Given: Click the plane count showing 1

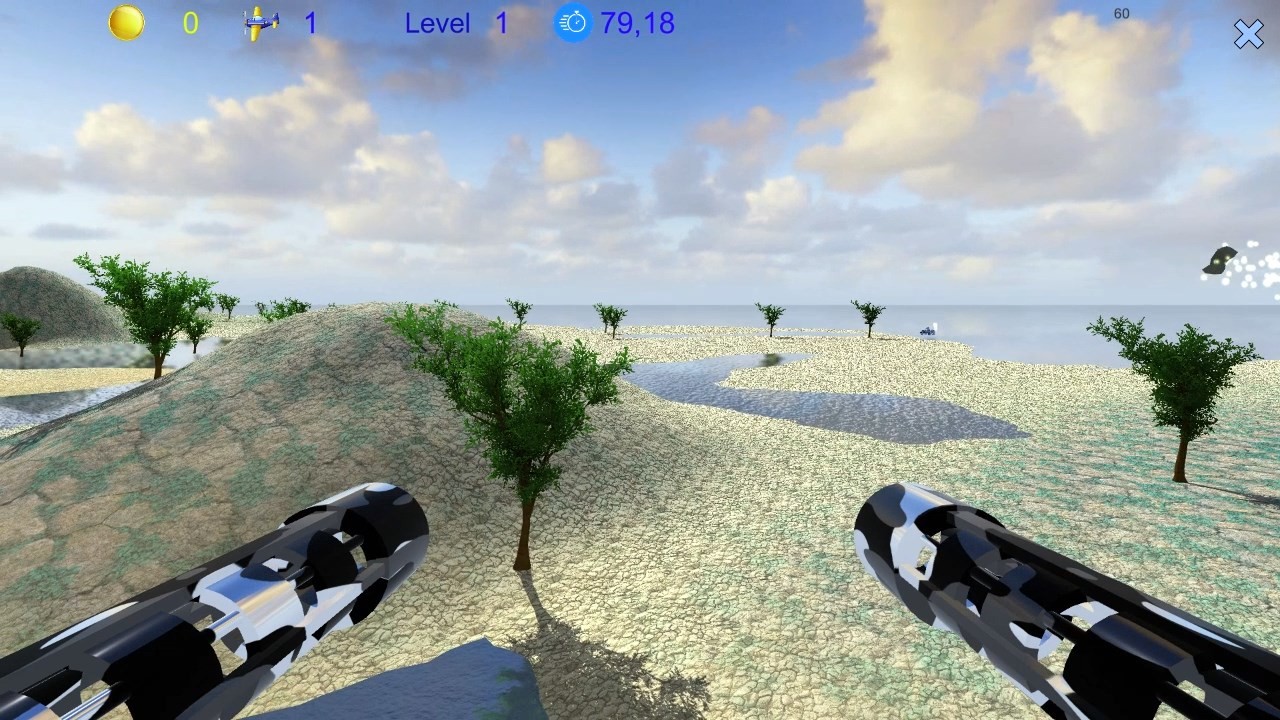Looking at the screenshot, I should [x=311, y=24].
